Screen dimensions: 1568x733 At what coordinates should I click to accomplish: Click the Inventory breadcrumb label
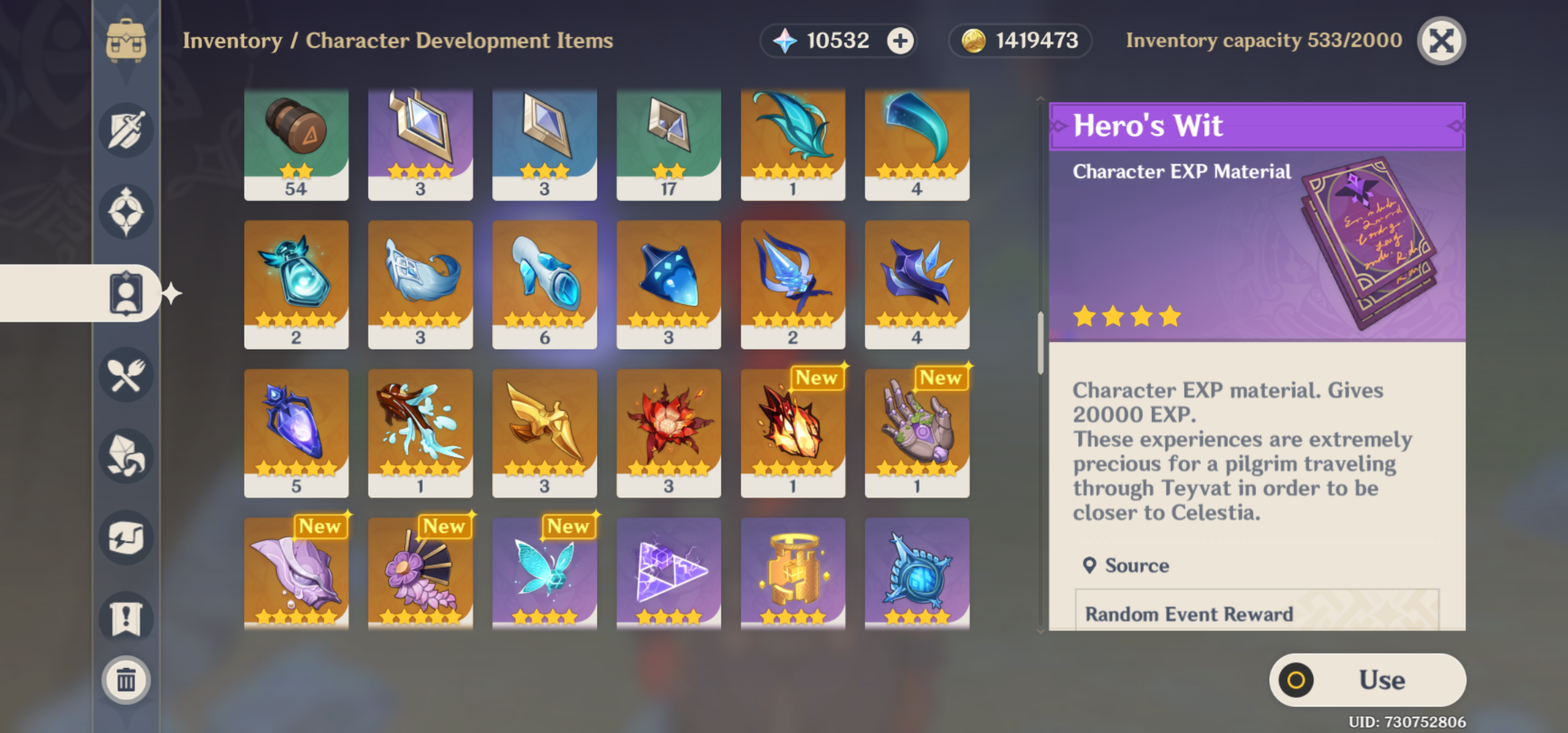pos(231,41)
